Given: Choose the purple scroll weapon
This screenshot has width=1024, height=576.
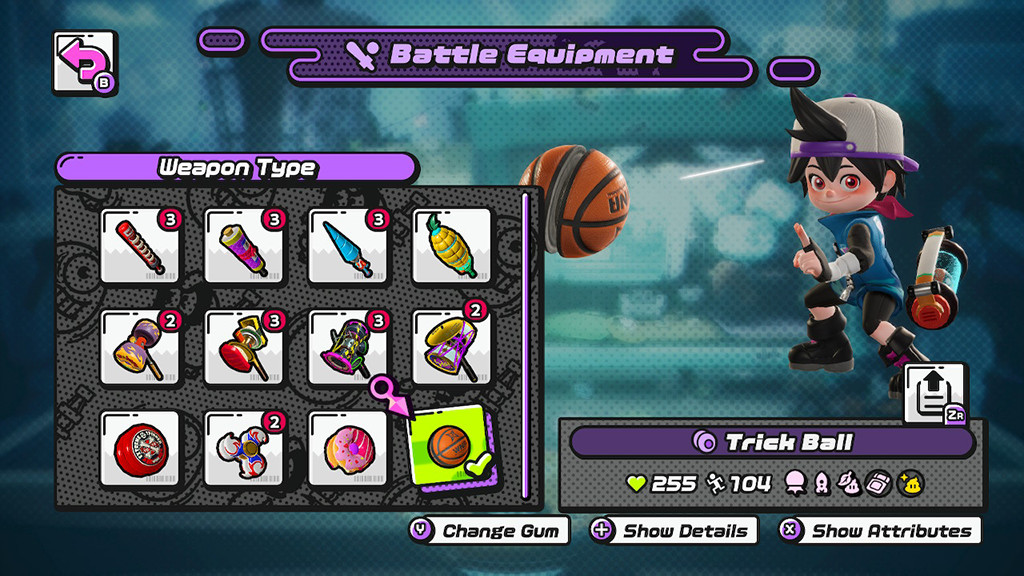Looking at the screenshot, I should pyautogui.click(x=244, y=245).
